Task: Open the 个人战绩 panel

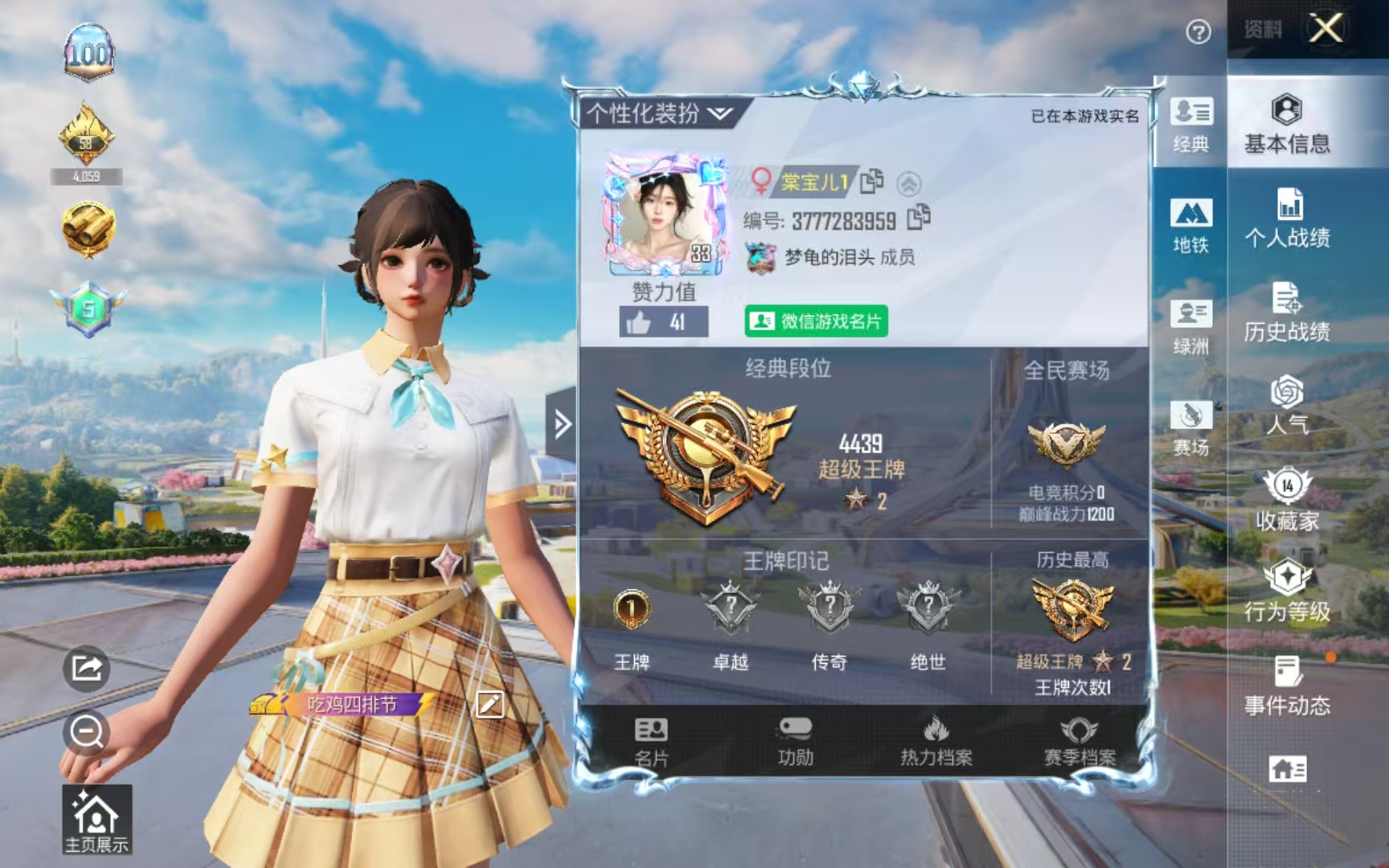Action: [x=1290, y=217]
